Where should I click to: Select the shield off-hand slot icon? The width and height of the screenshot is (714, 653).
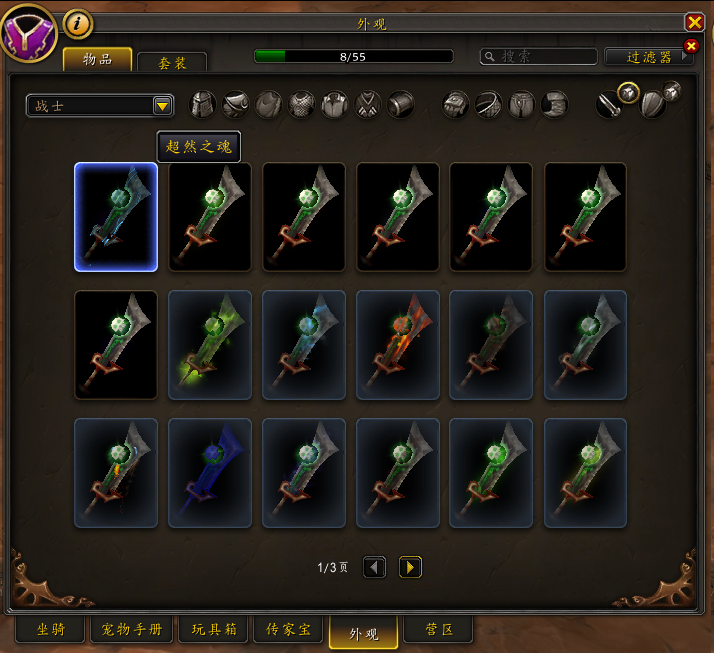pos(652,104)
